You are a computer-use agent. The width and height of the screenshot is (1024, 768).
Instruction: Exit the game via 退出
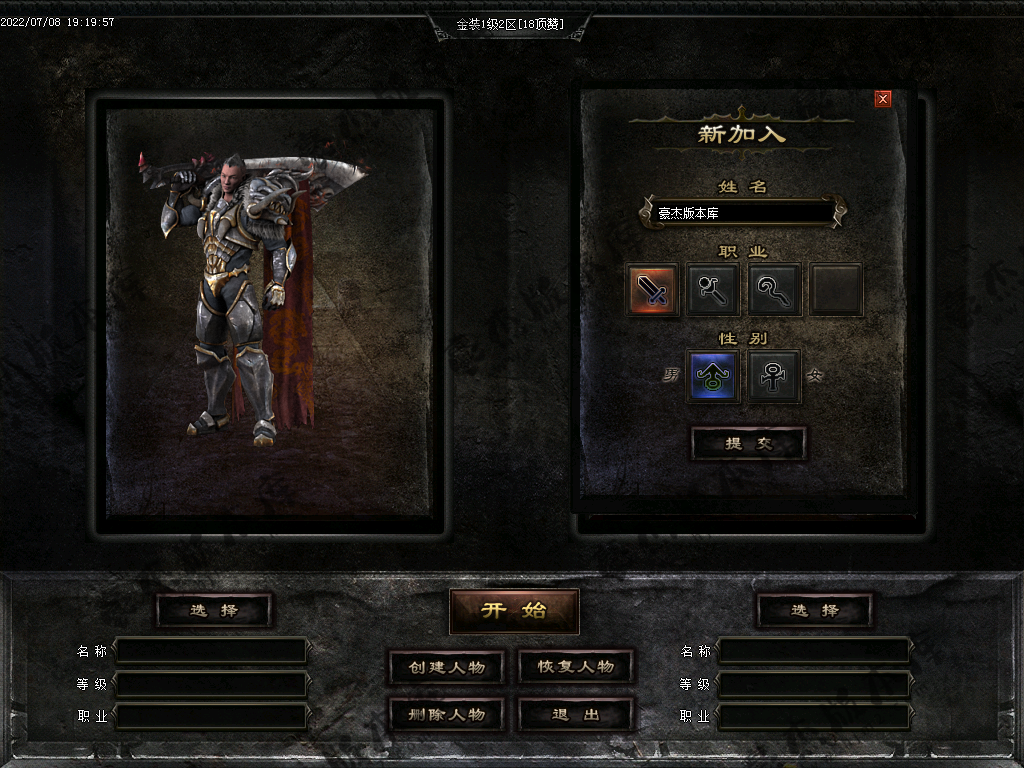click(576, 715)
